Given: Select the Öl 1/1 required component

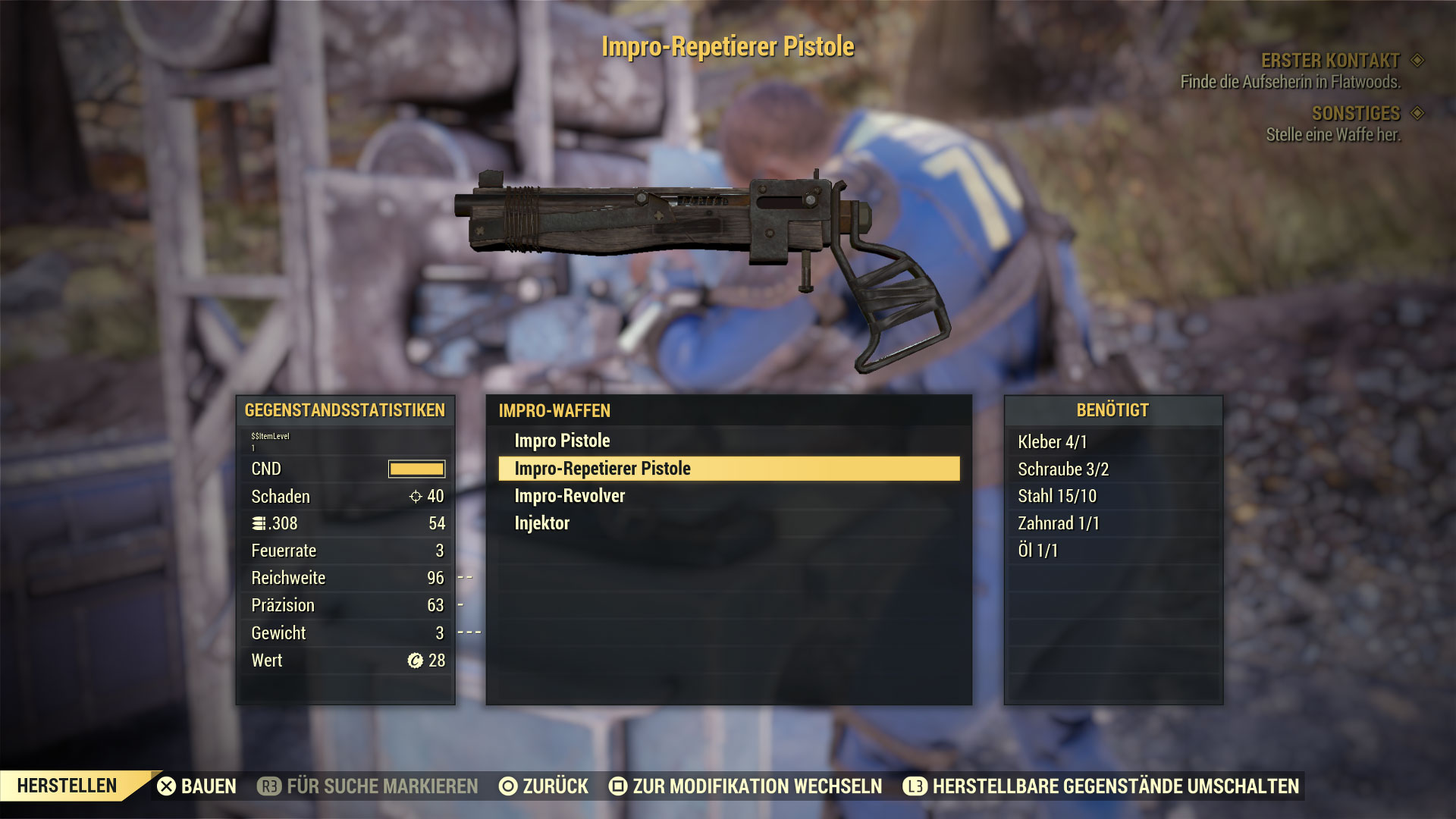Looking at the screenshot, I should pos(1037,551).
